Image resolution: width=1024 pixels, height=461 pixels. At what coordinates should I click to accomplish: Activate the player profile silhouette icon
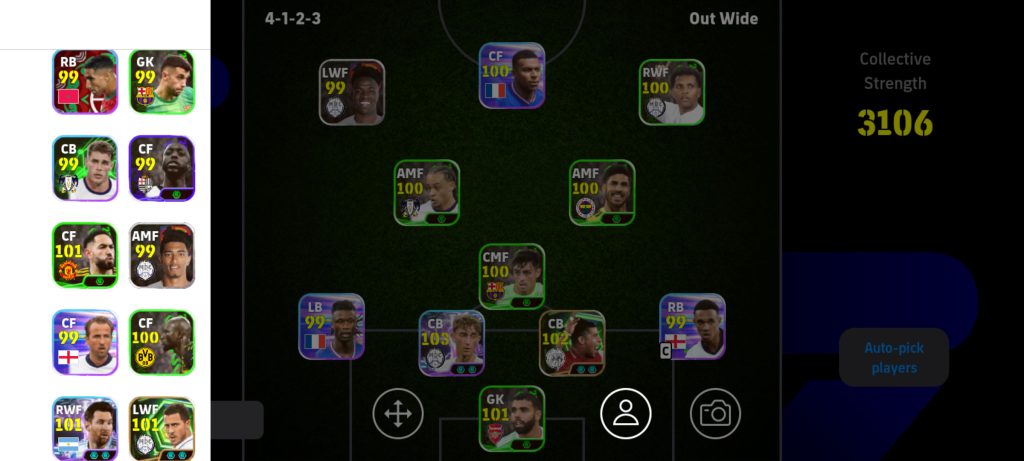pos(626,412)
